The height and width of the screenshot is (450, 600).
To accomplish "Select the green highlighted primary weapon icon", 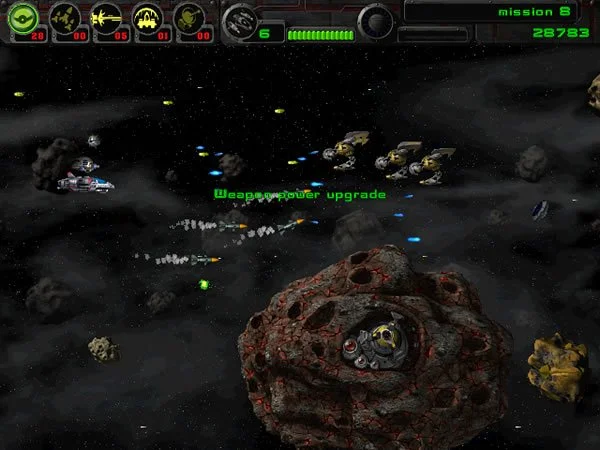I will click(x=22, y=17).
